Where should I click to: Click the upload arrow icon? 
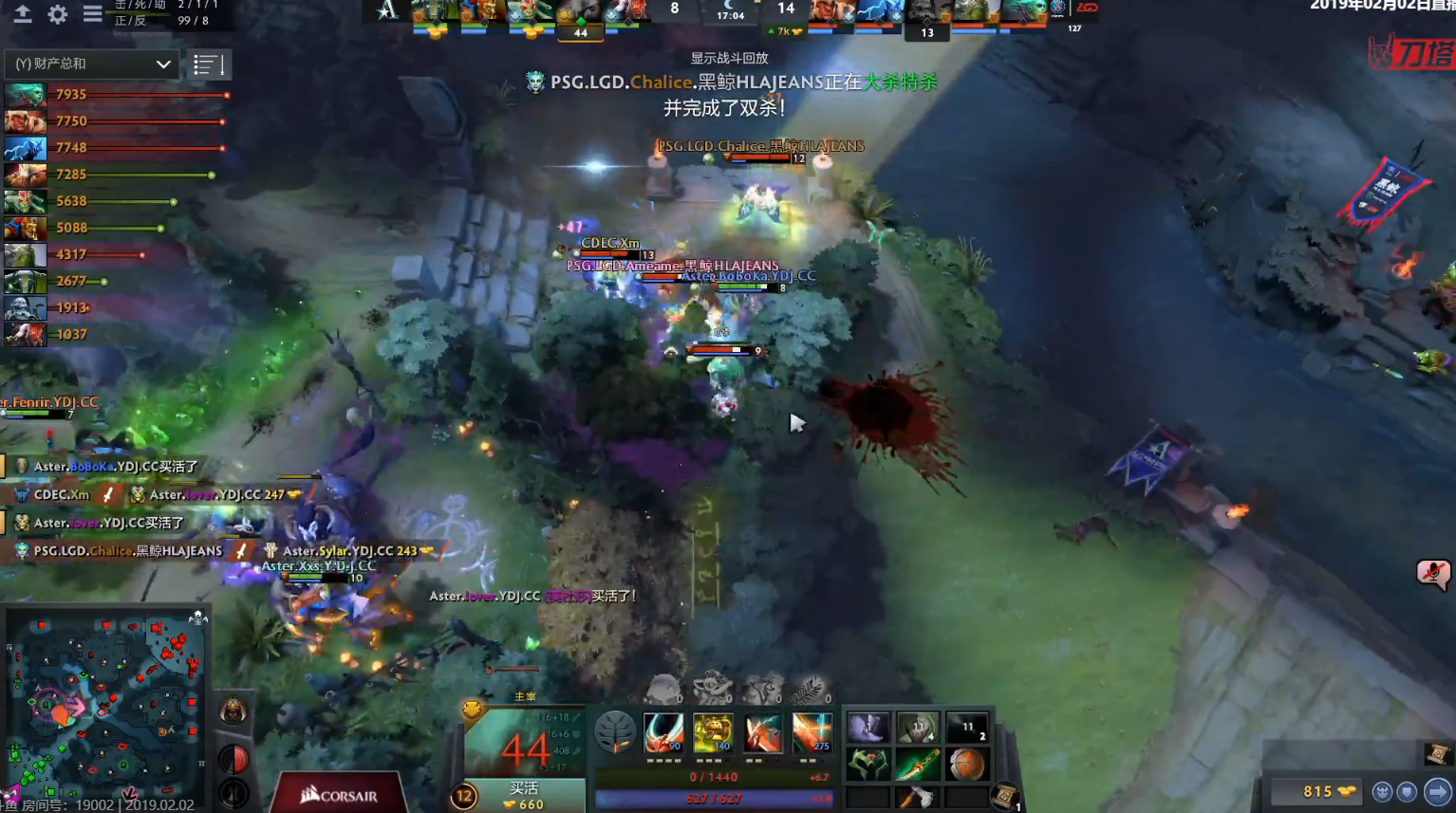pos(22,14)
